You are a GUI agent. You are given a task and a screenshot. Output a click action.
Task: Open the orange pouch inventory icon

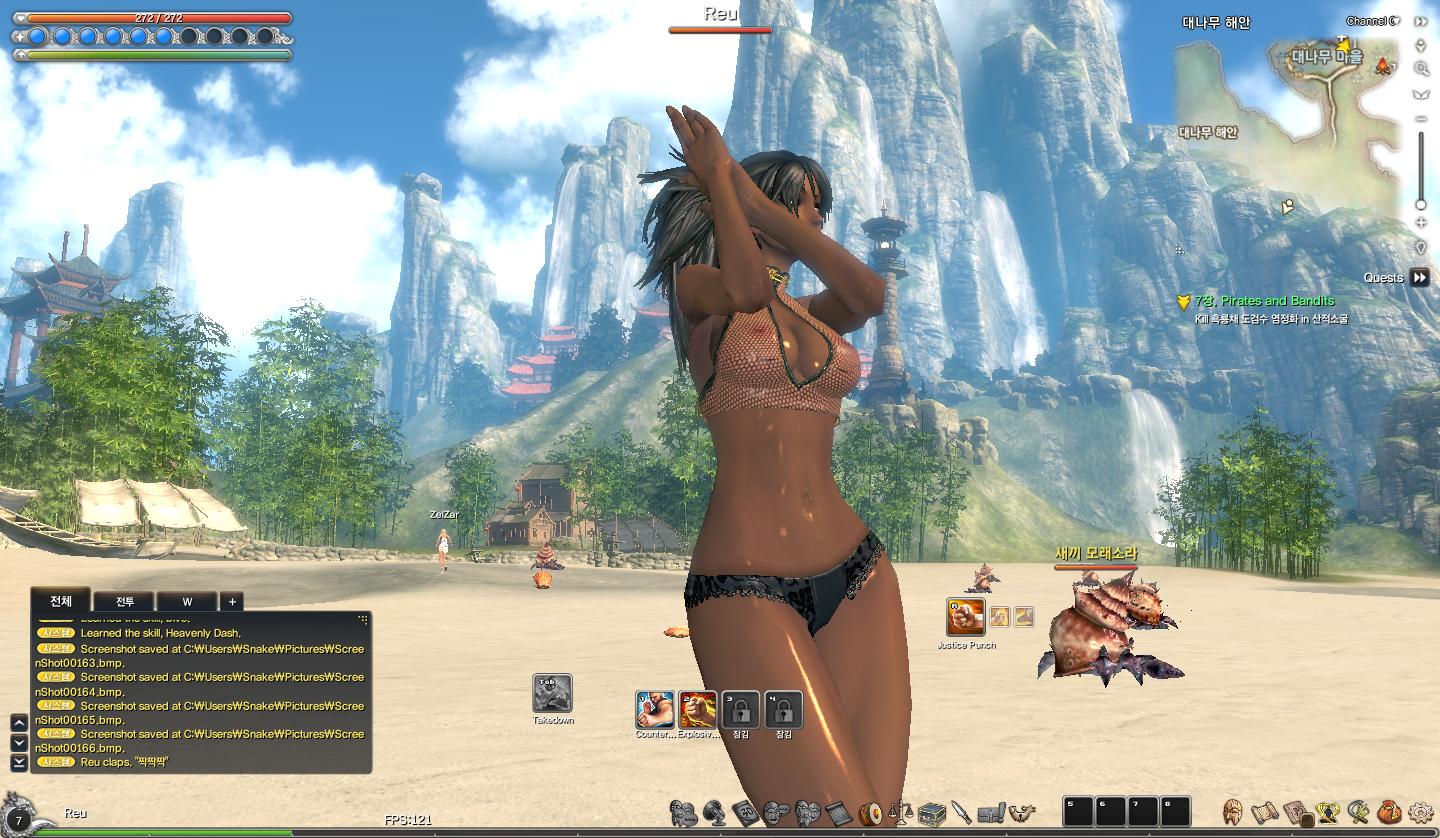(x=1388, y=812)
